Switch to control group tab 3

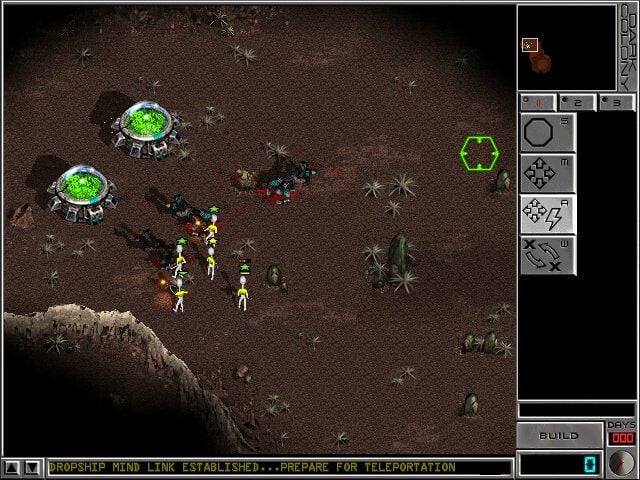click(616, 102)
